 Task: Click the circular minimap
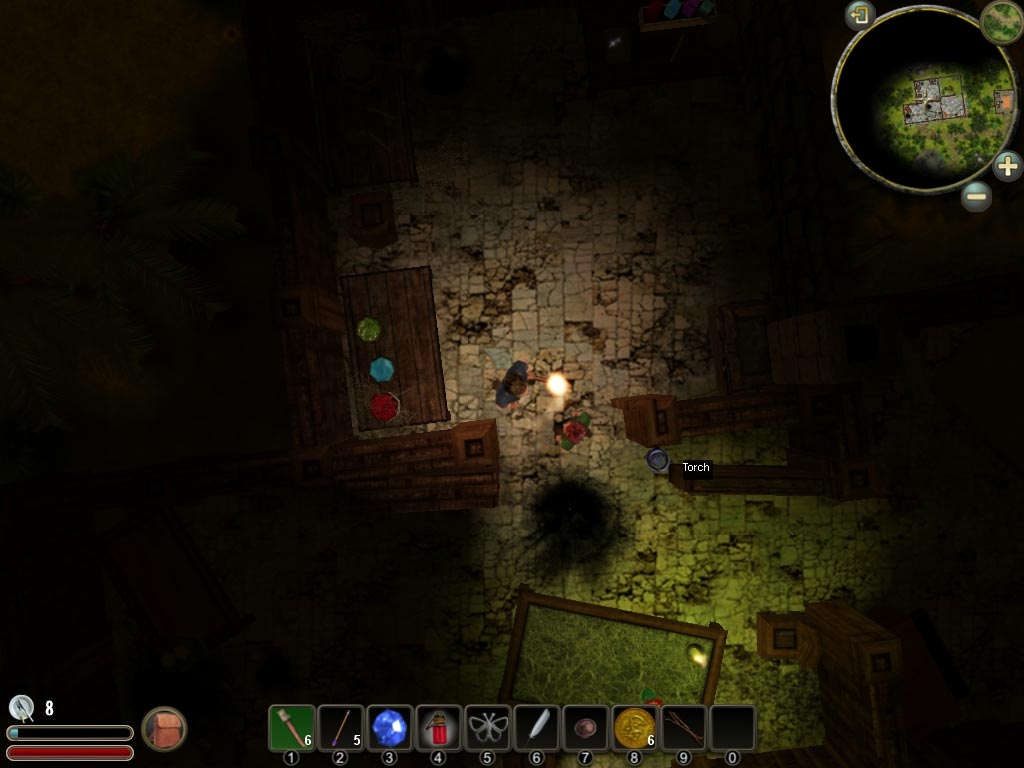pos(925,100)
